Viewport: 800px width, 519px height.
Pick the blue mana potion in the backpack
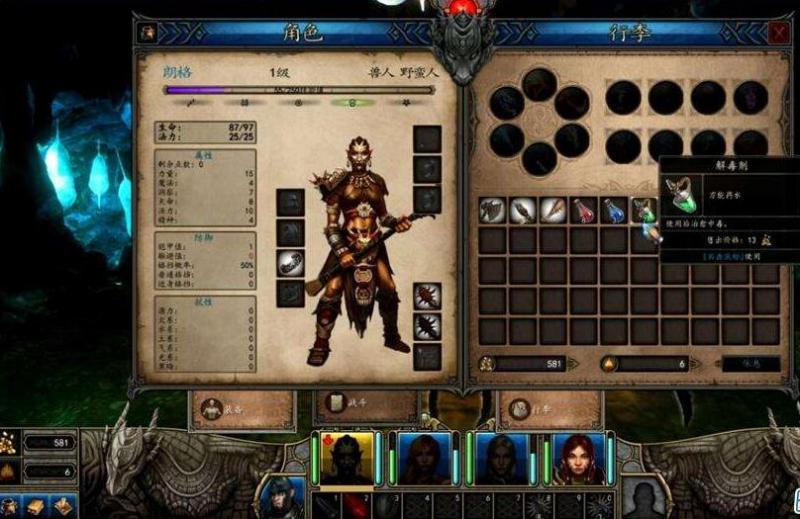coord(614,210)
